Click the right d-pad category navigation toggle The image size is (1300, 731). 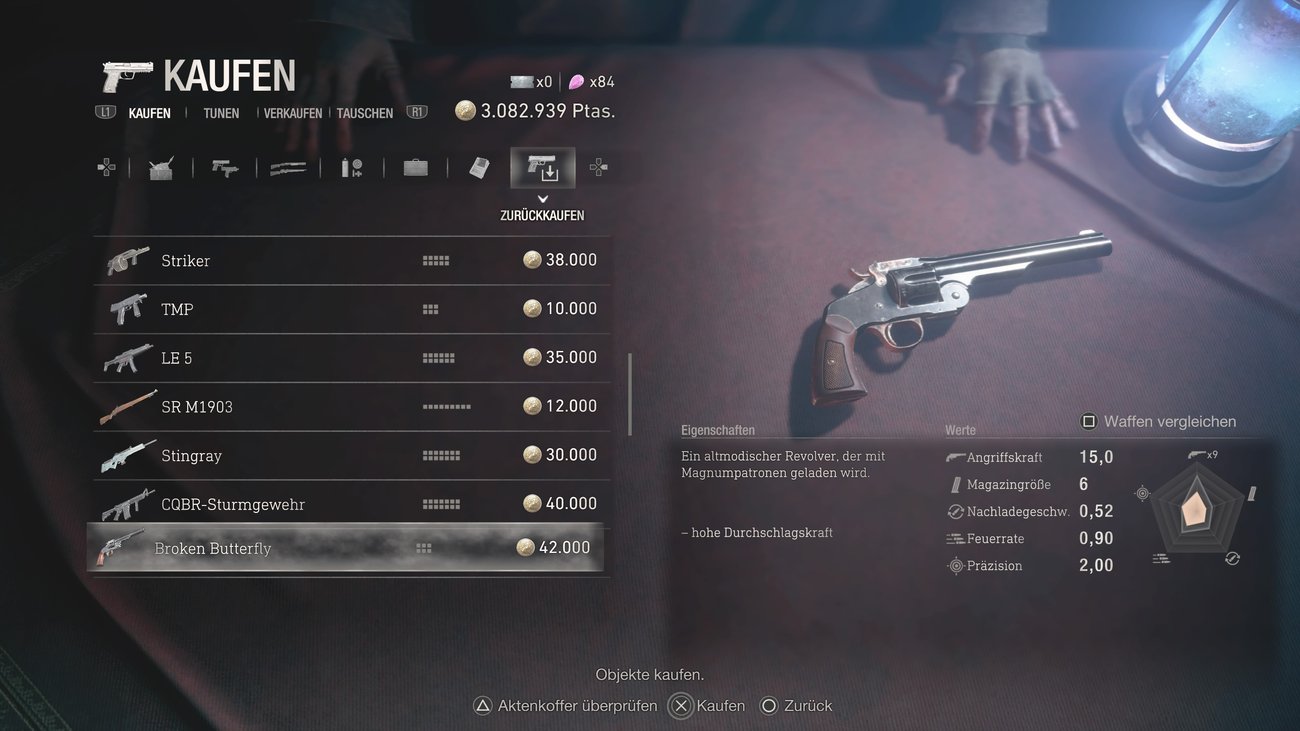pos(598,167)
